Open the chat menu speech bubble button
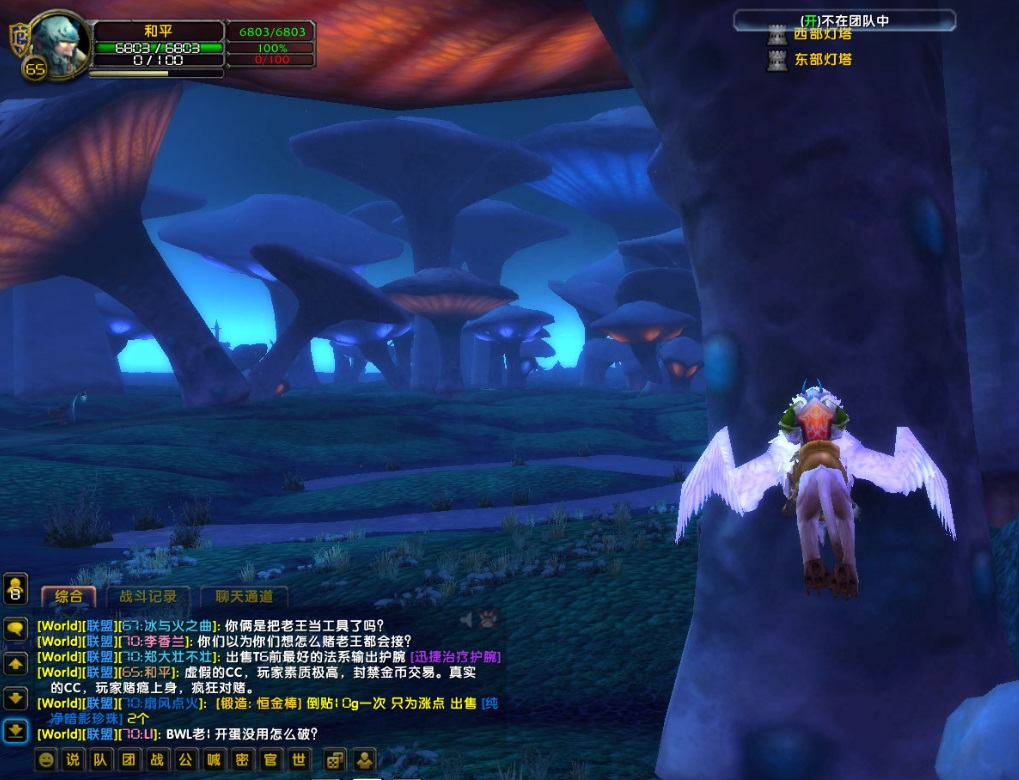1019x780 pixels. (x=15, y=629)
